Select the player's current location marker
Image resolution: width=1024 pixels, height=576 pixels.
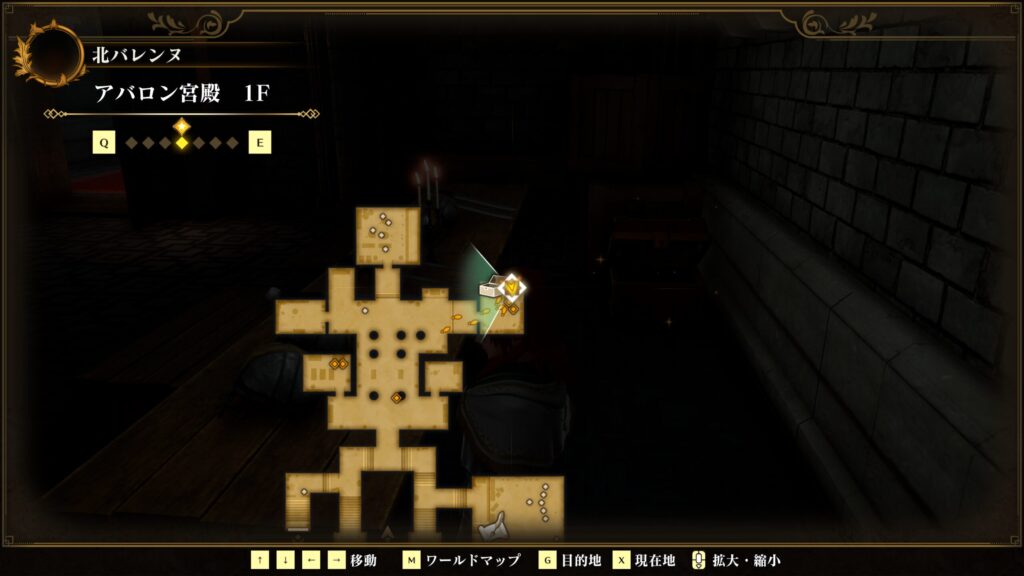pos(512,288)
